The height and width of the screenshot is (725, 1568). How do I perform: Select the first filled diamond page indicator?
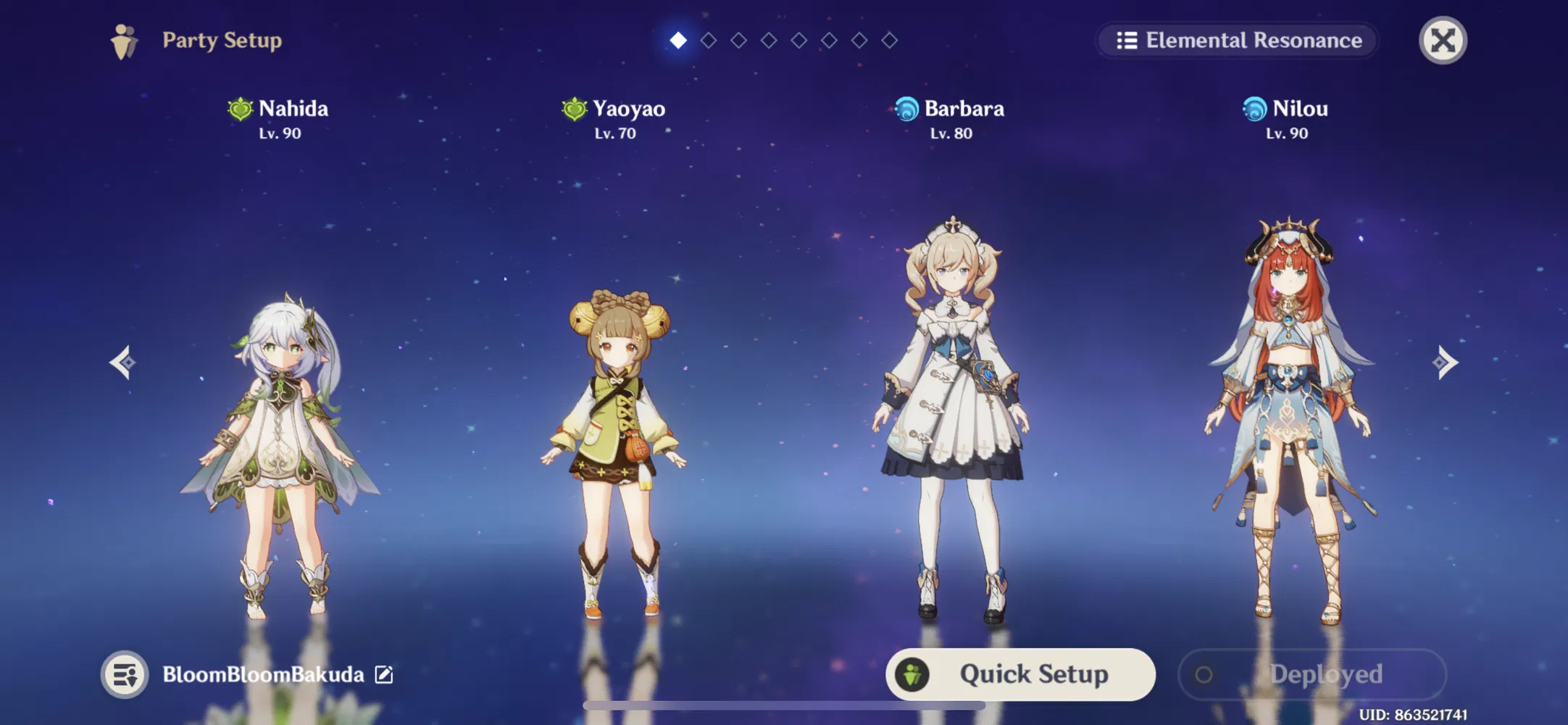point(677,41)
